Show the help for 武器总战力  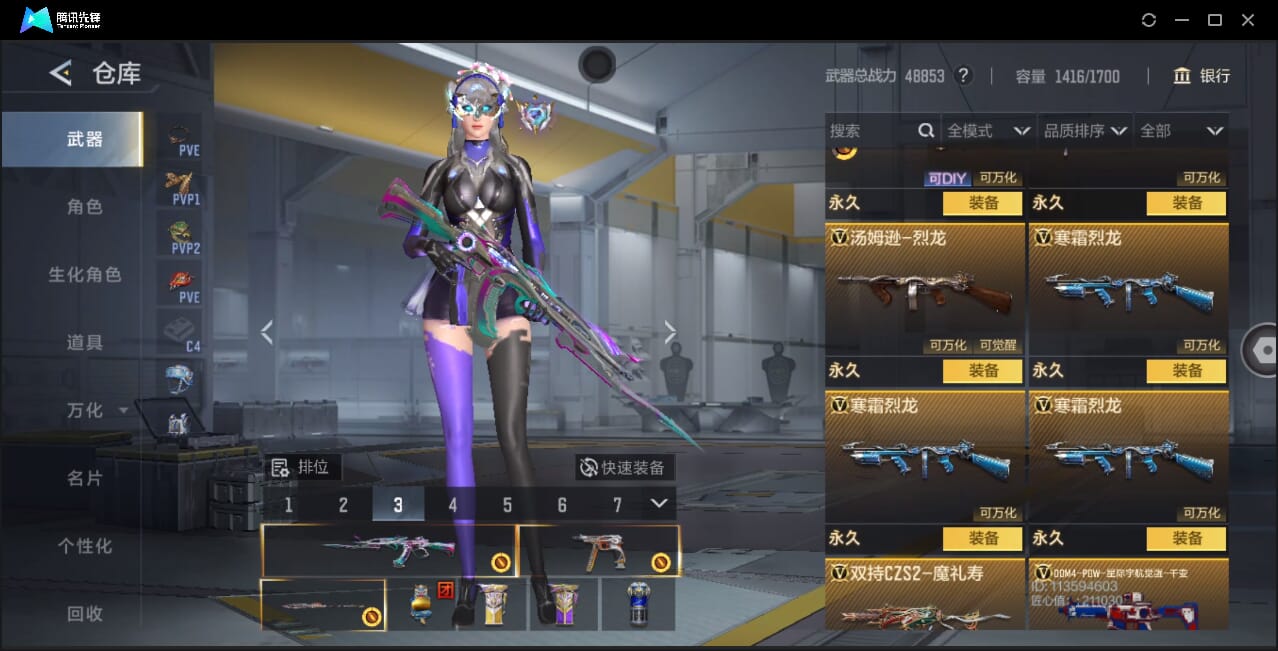click(964, 76)
